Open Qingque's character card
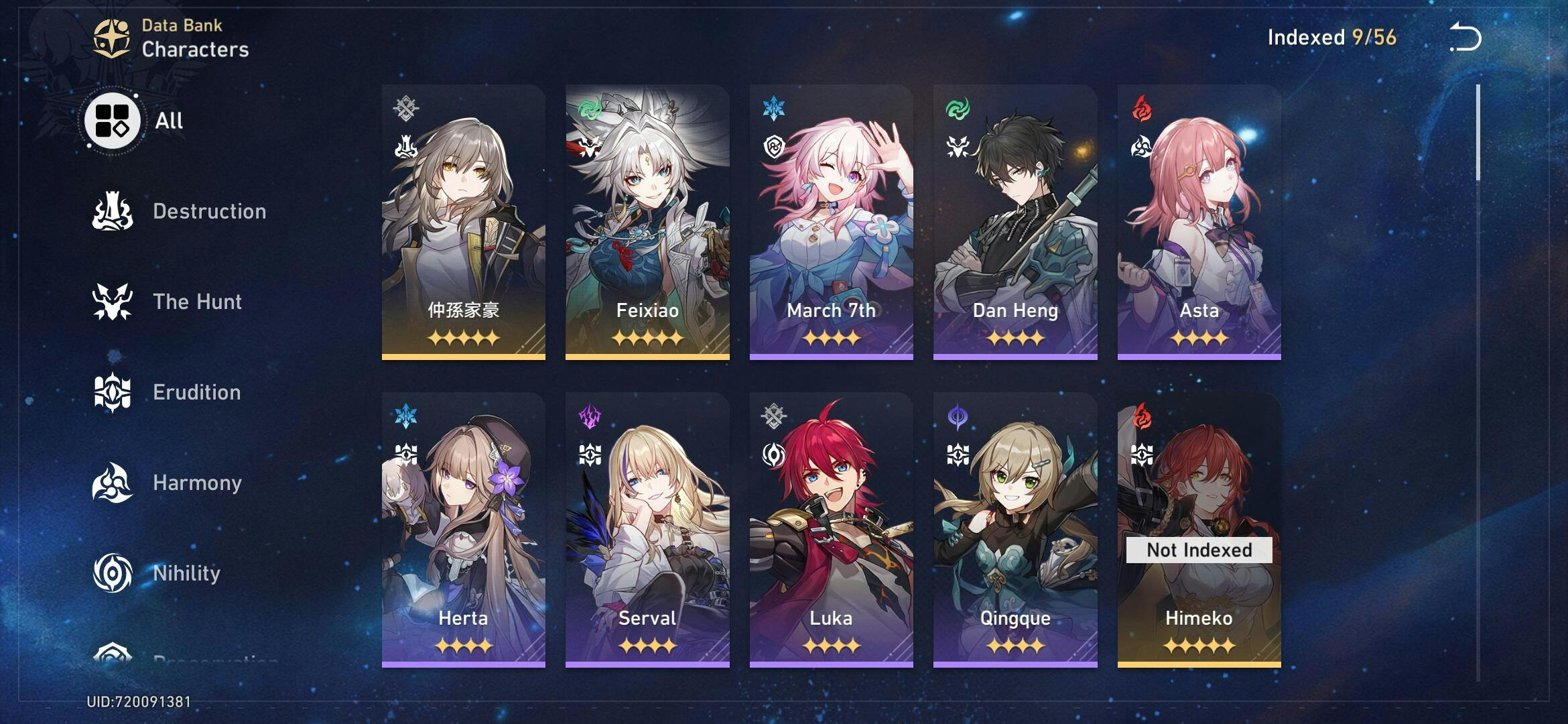 pyautogui.click(x=1015, y=530)
